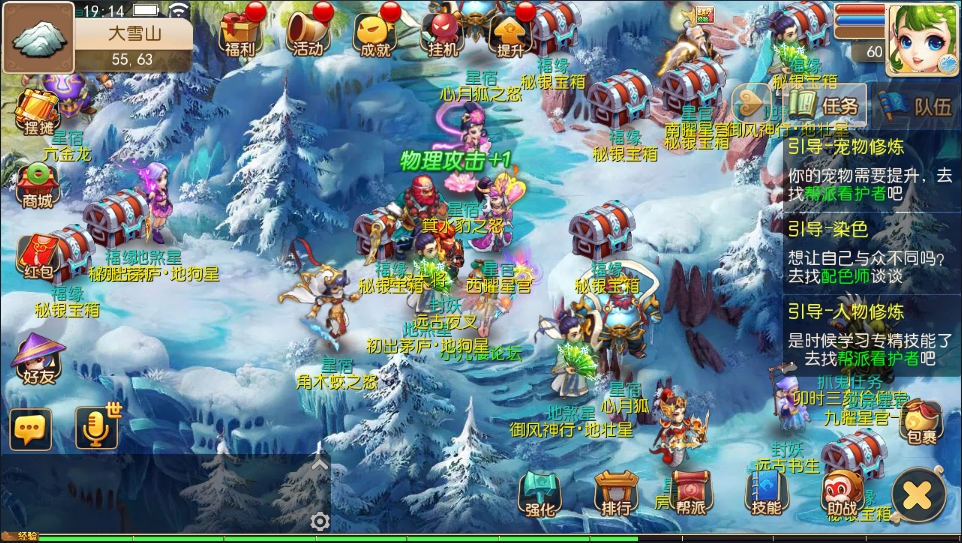This screenshot has height=543, width=962.
Task: Open chat settings gear icon
Action: tap(320, 521)
